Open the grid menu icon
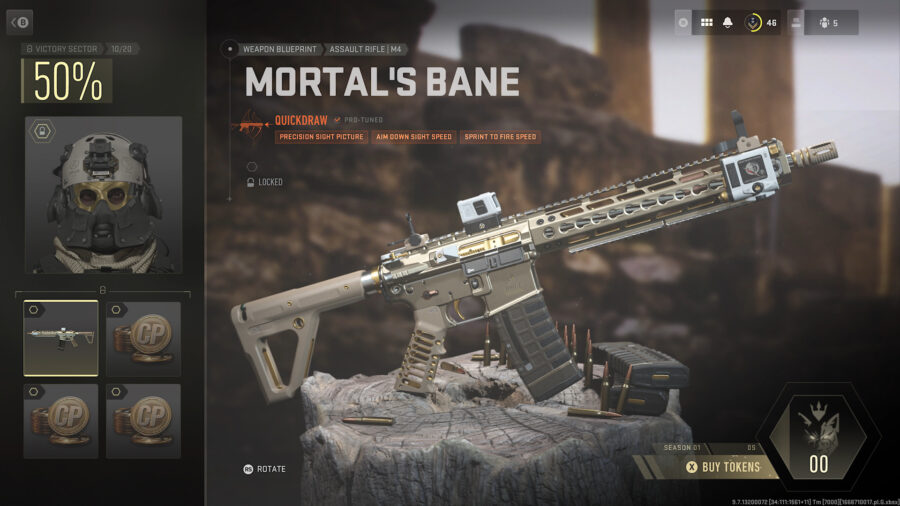The image size is (900, 506). click(706, 22)
